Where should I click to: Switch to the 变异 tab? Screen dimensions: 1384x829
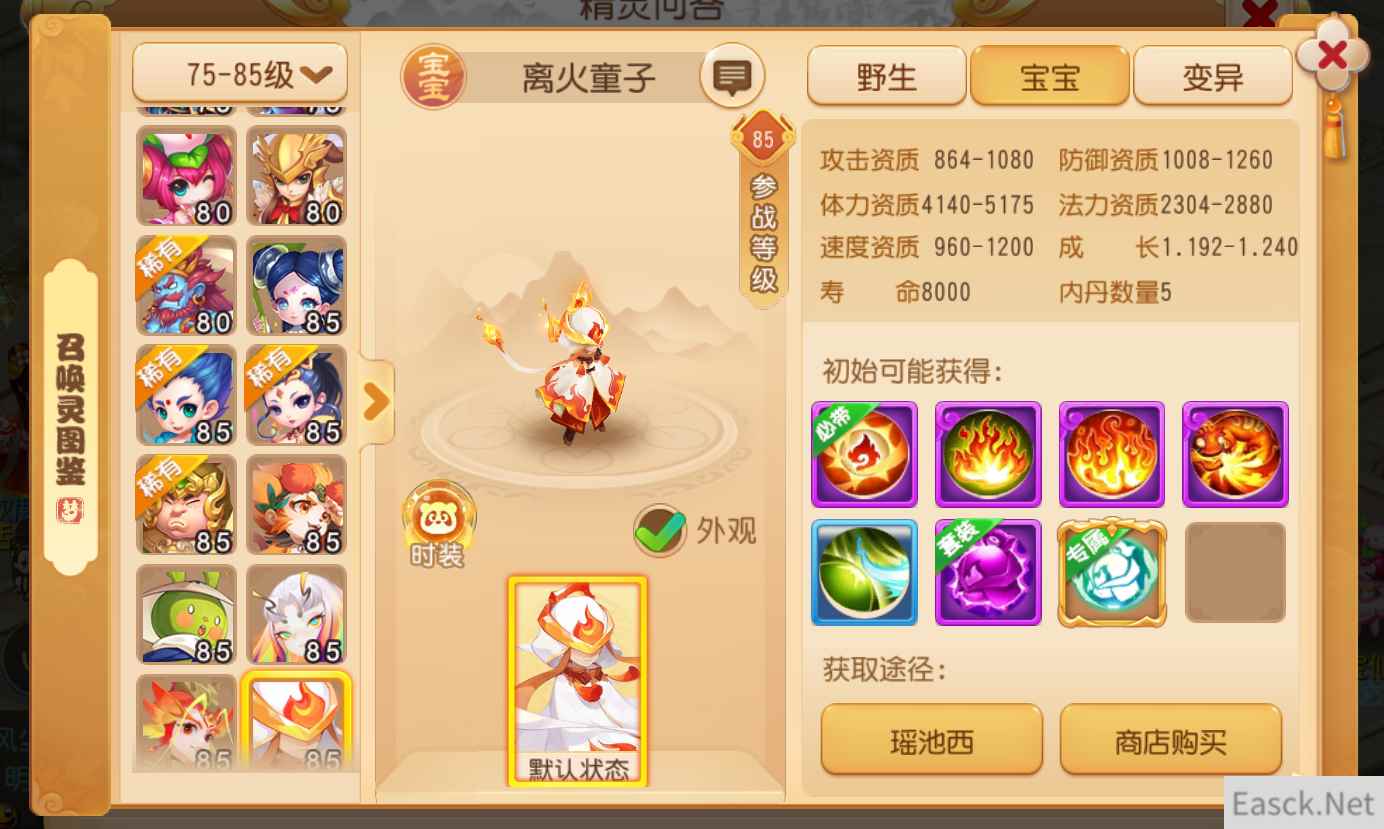1212,76
